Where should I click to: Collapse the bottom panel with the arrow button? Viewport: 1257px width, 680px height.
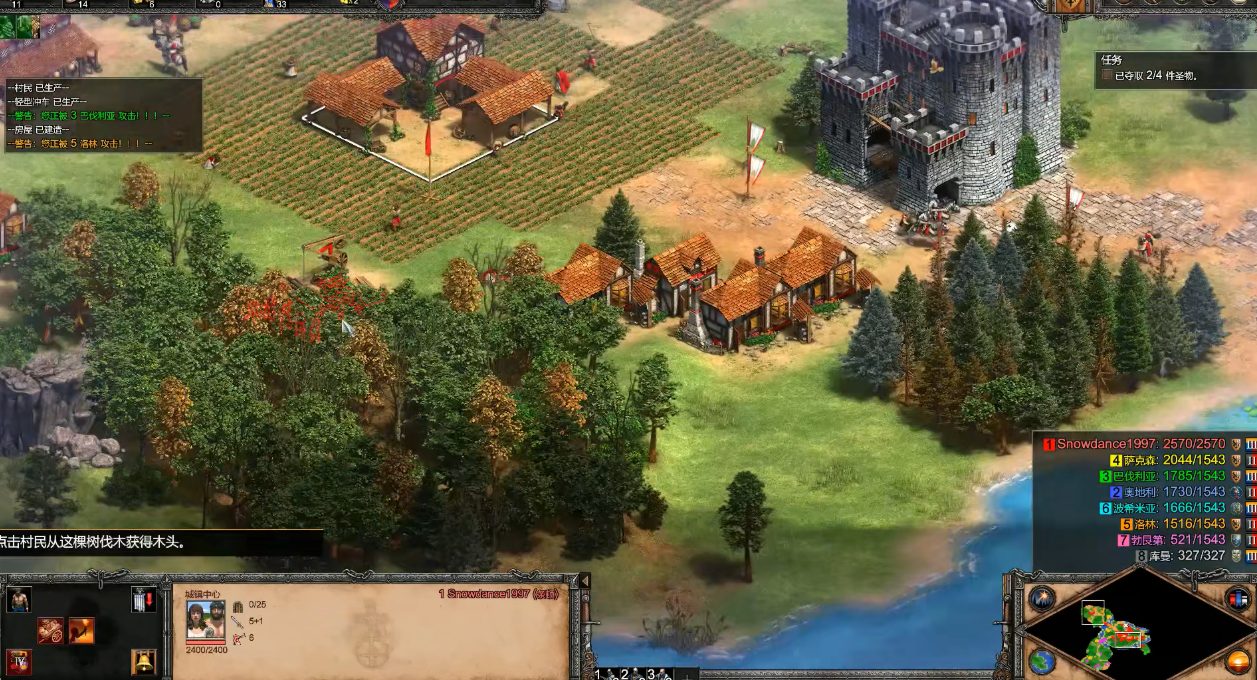[585, 581]
